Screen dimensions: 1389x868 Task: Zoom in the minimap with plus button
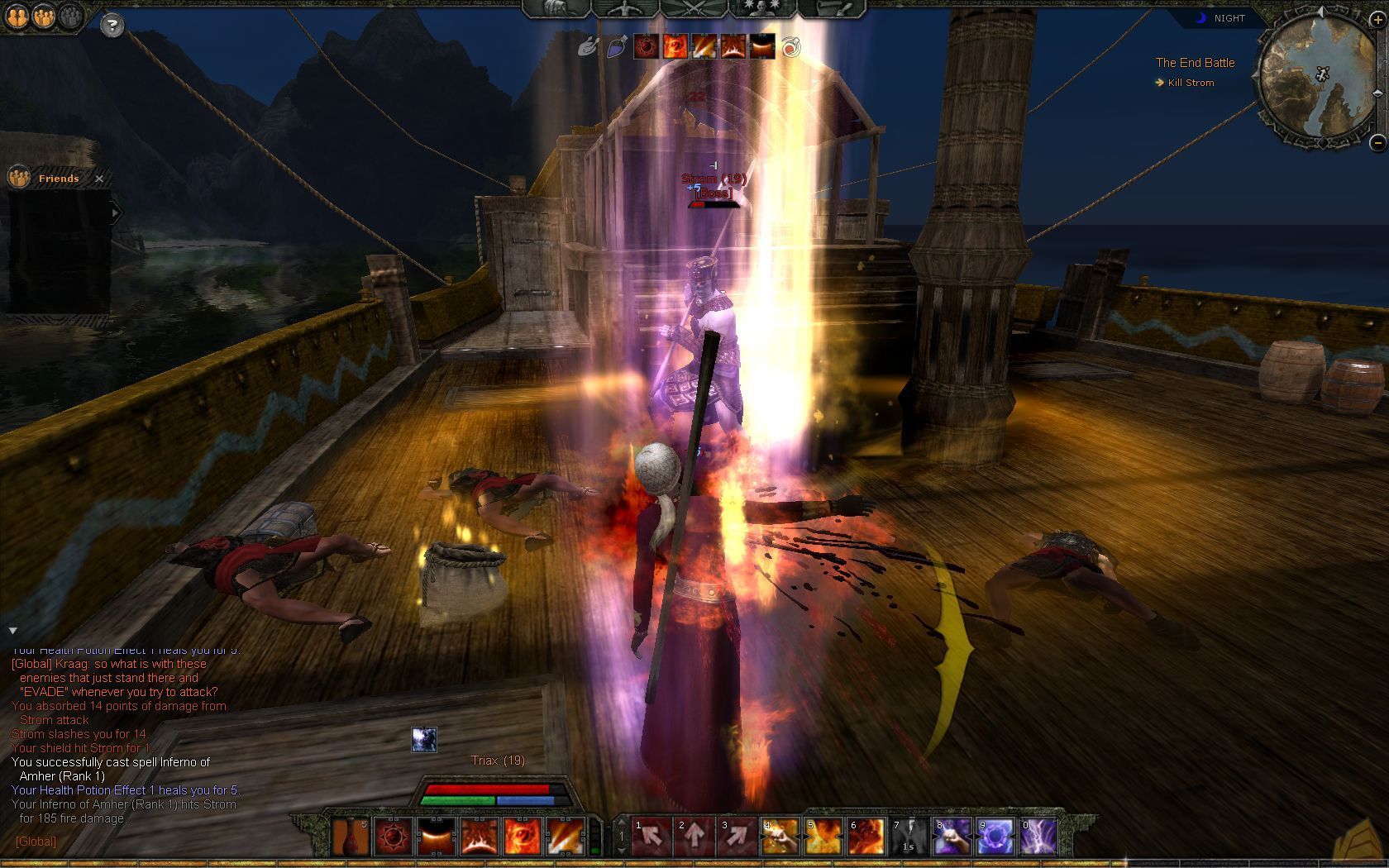click(1377, 20)
